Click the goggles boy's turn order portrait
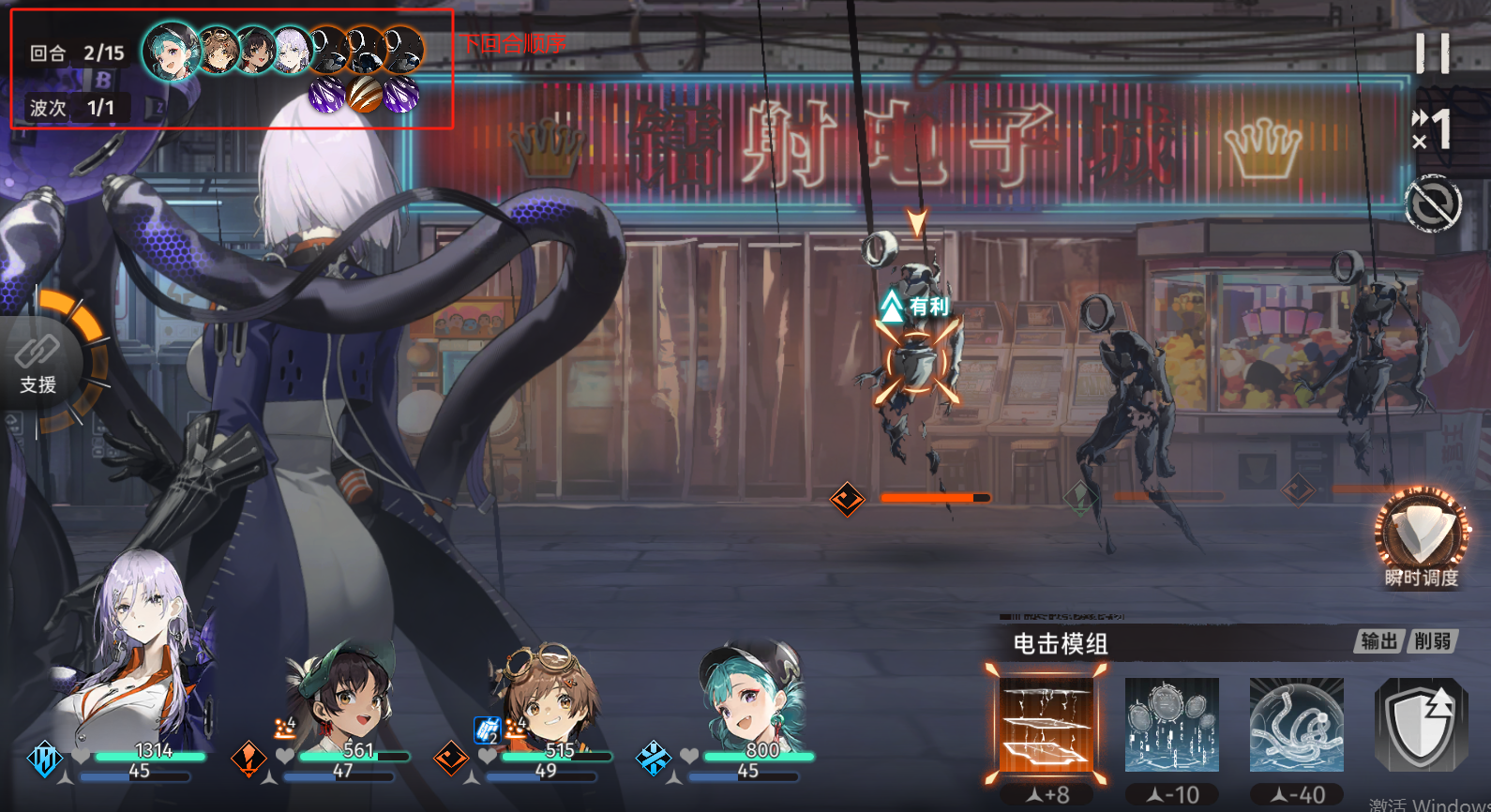The height and width of the screenshot is (812, 1491). pyautogui.click(x=218, y=51)
